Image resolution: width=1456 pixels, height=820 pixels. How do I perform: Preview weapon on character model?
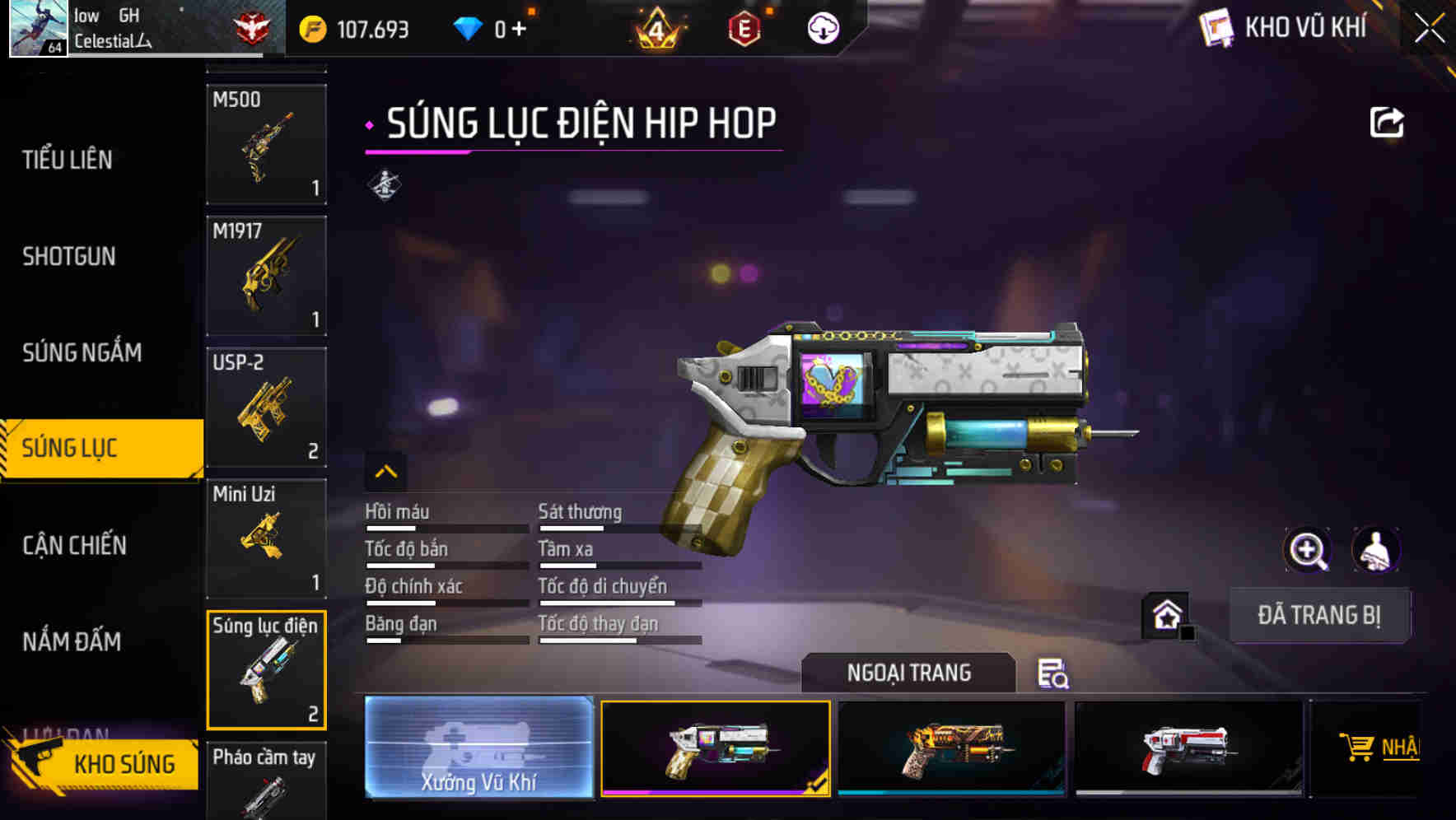click(1376, 550)
